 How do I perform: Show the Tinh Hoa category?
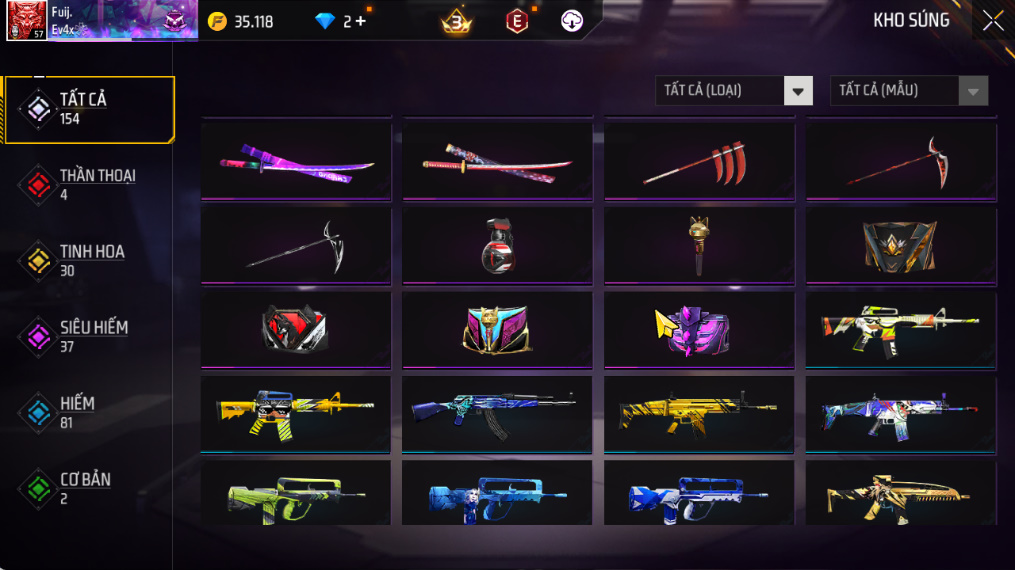click(90, 260)
